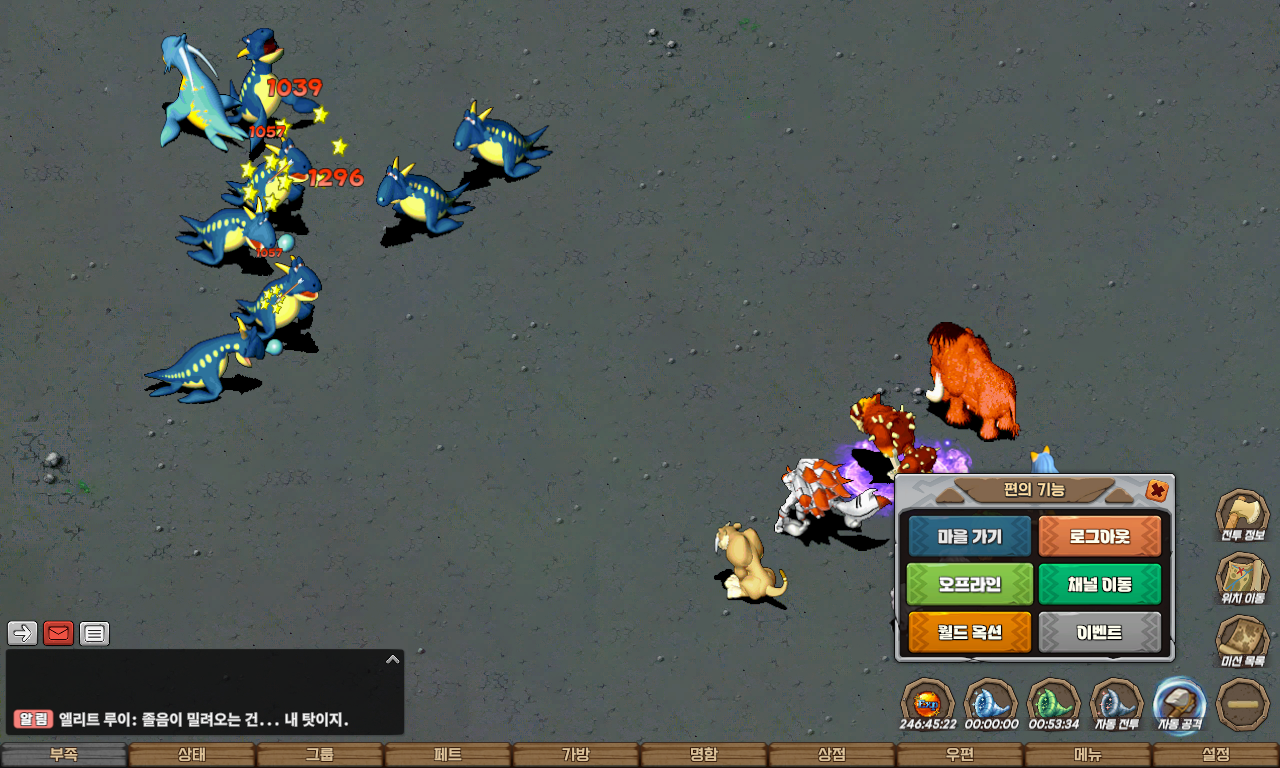Open the 상점 shop tab
1280x768 pixels.
coord(831,755)
